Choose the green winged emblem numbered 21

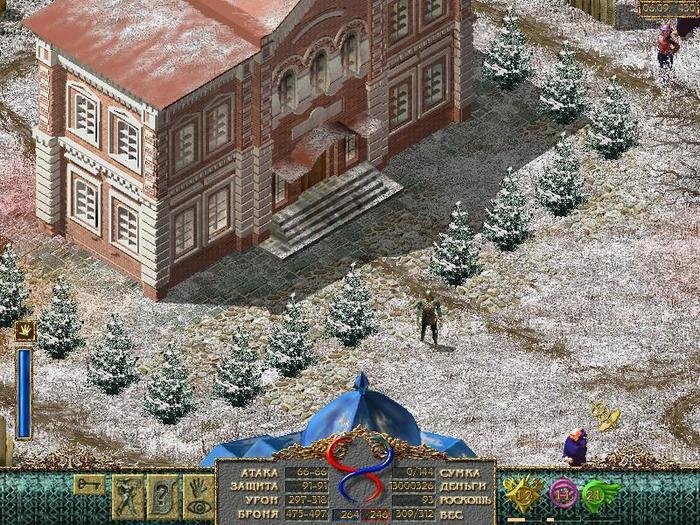pos(600,495)
